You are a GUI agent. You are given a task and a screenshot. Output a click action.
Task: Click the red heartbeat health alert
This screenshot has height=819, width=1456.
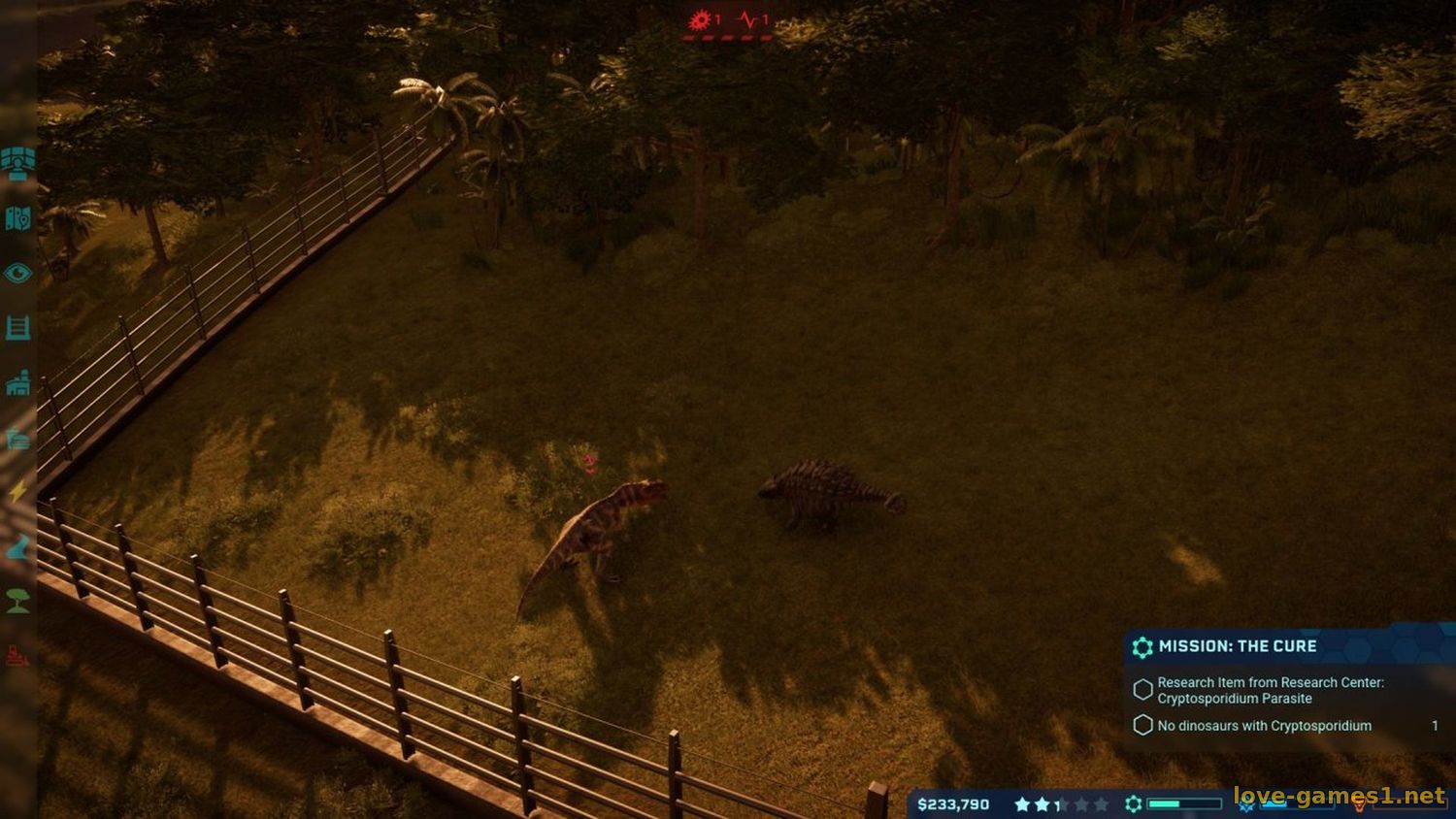(749, 19)
